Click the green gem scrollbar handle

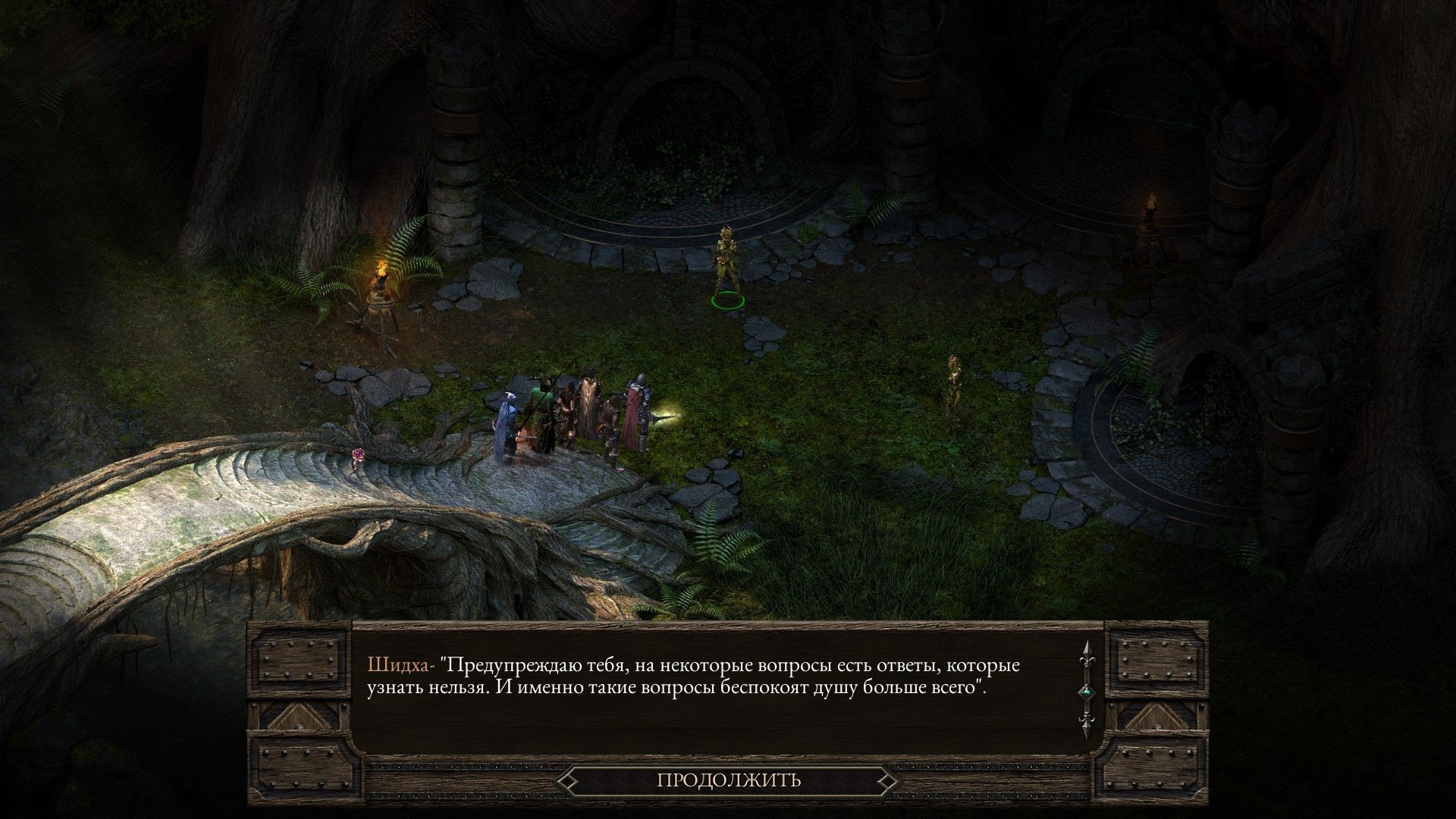pos(1087,692)
